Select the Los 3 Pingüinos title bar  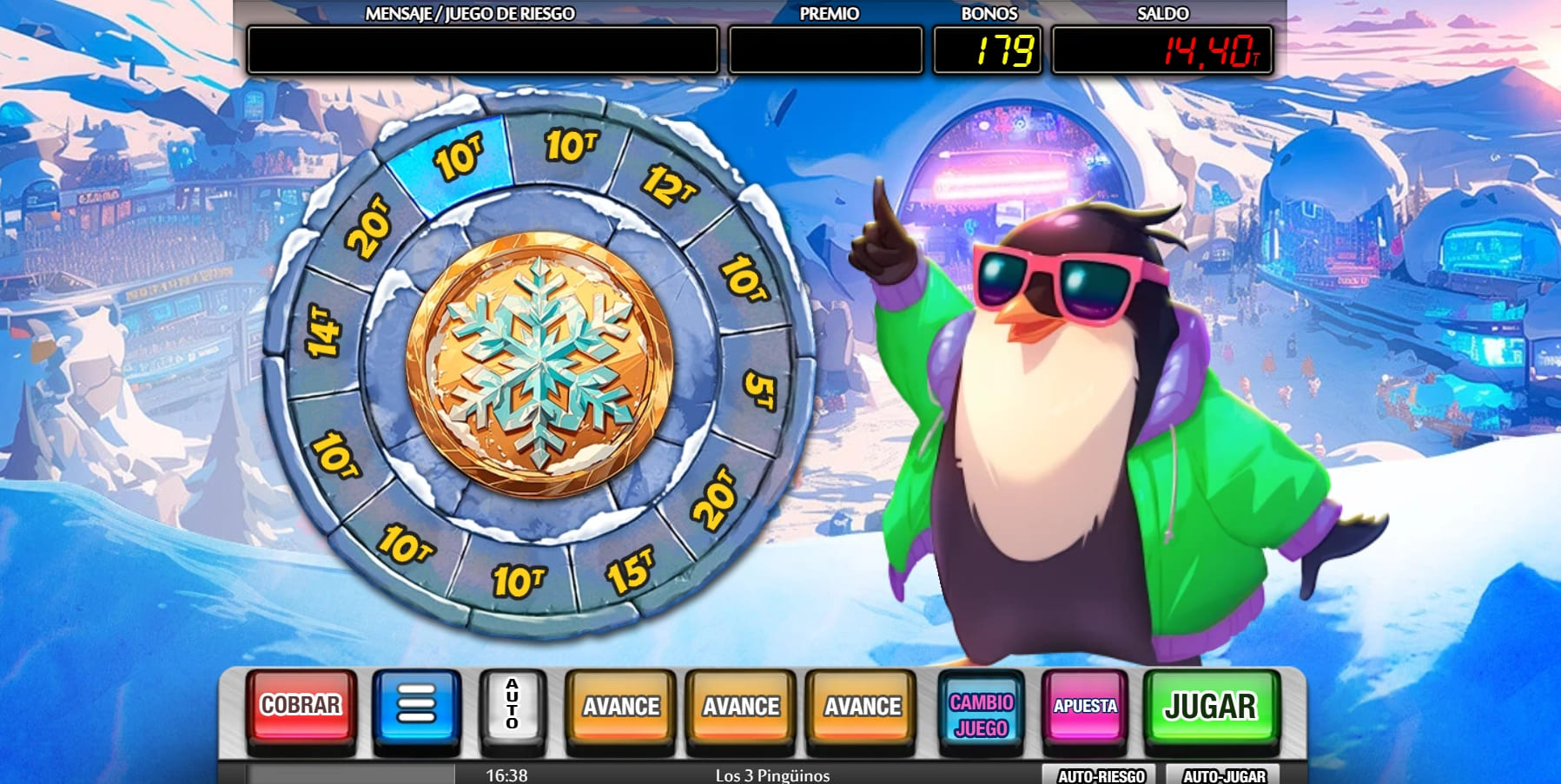click(771, 775)
